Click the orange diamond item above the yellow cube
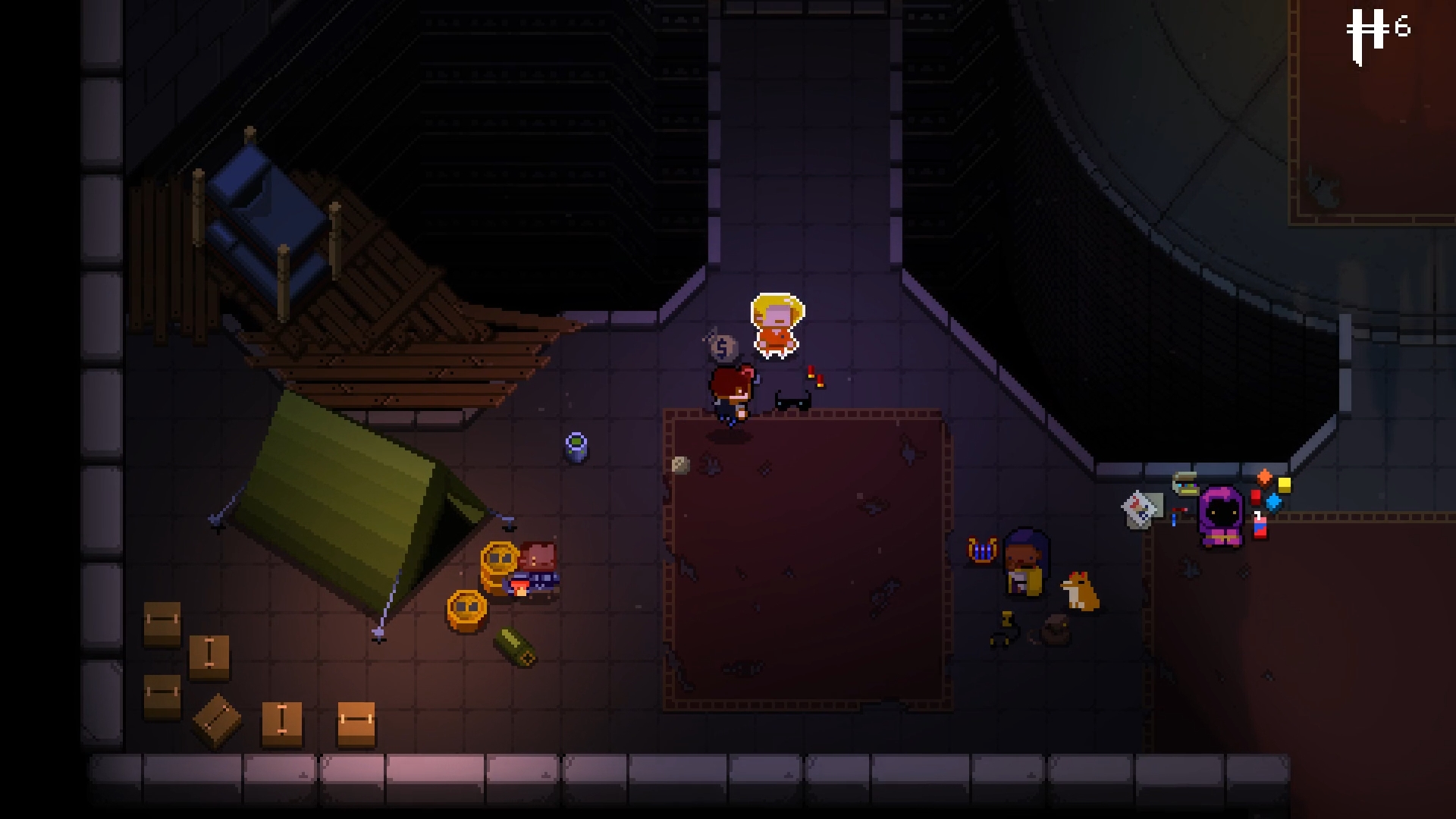 click(1265, 479)
